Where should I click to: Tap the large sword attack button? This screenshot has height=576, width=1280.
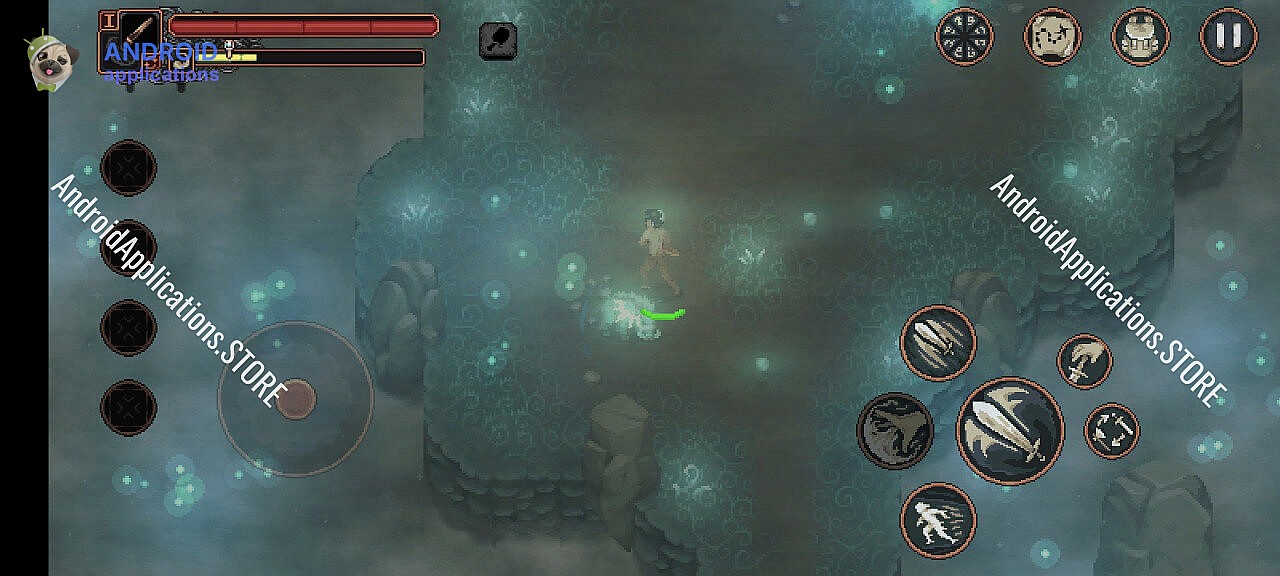[x=1010, y=430]
